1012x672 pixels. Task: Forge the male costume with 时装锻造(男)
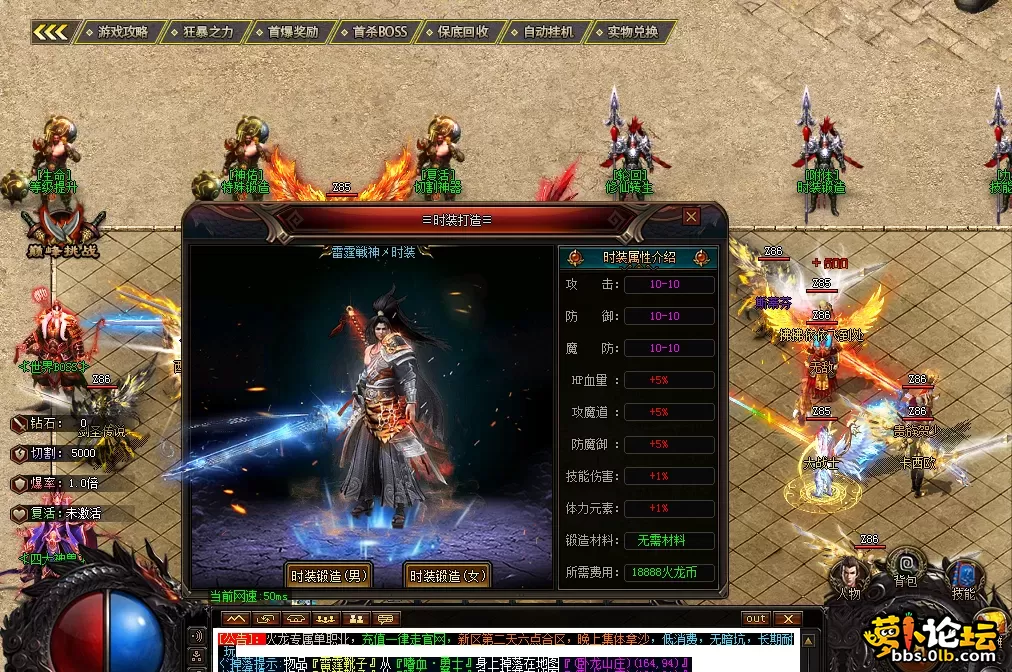329,576
